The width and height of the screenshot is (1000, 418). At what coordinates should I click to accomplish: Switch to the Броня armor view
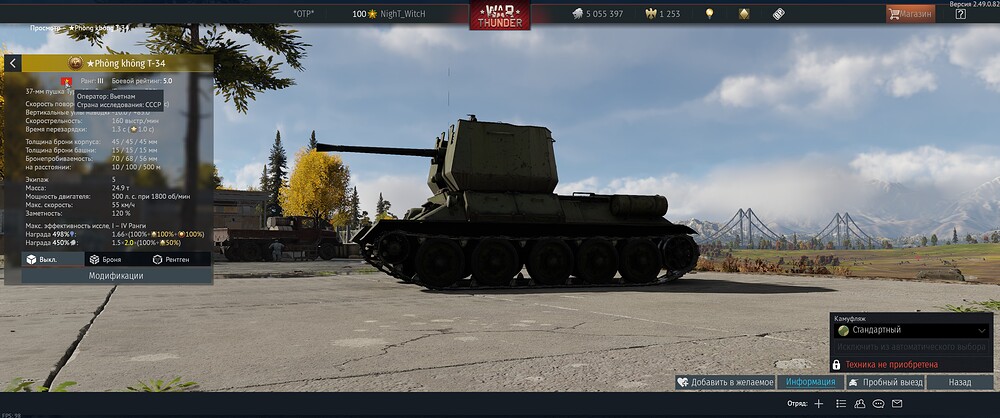[105, 259]
